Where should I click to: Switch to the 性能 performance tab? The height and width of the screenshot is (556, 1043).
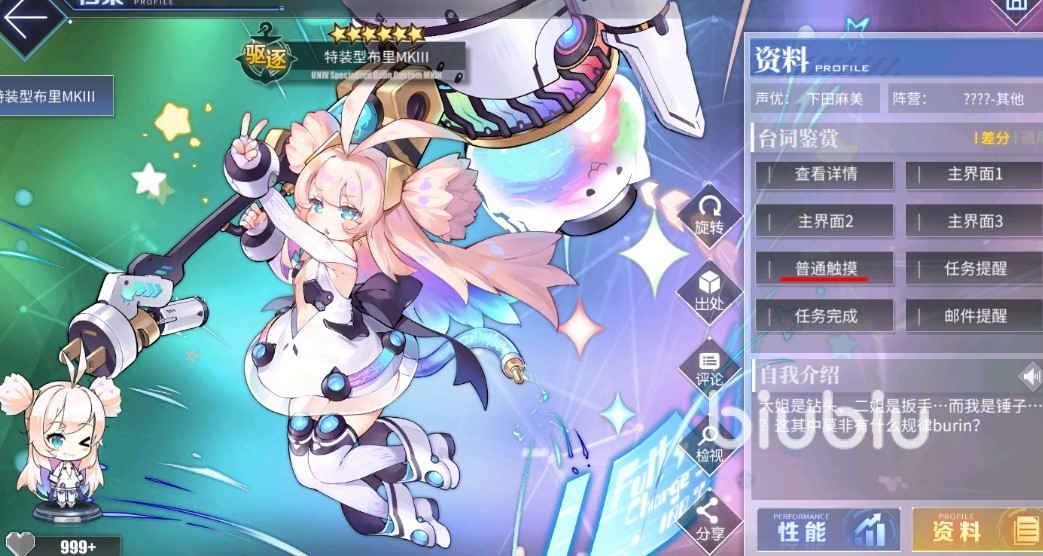tap(827, 530)
